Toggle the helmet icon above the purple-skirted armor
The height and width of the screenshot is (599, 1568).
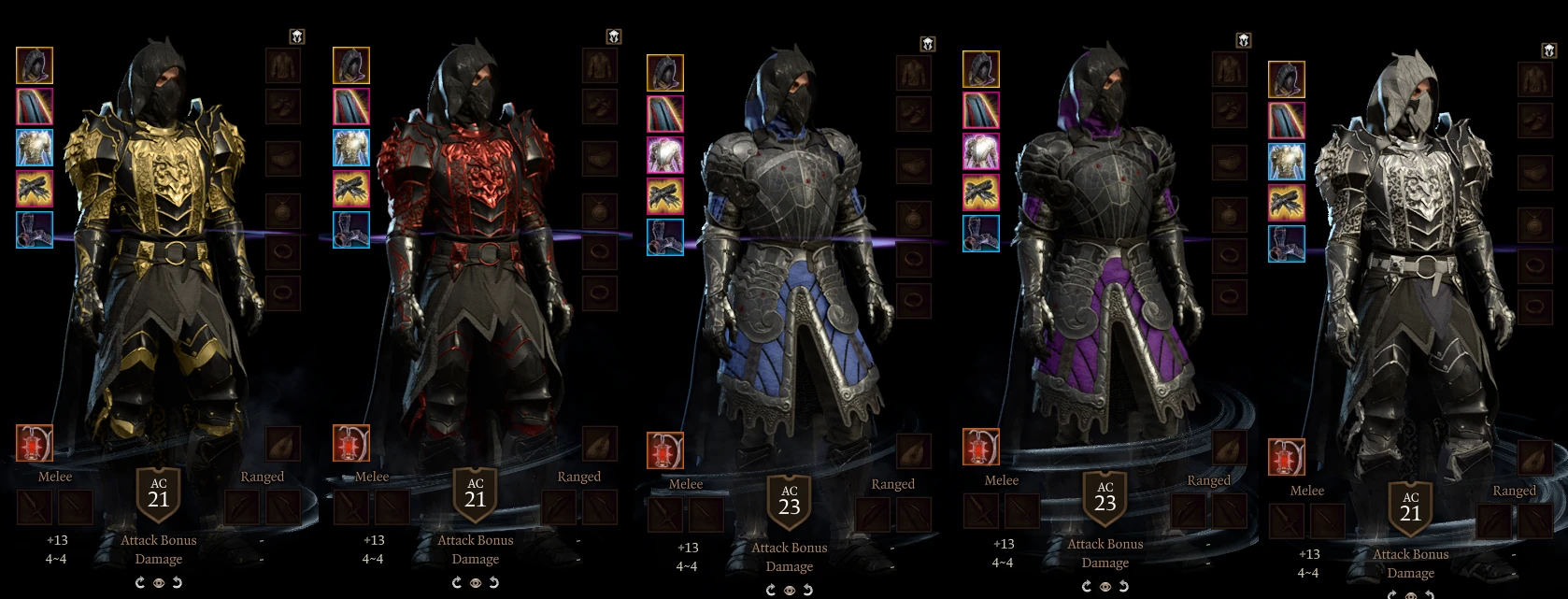(x=1244, y=40)
